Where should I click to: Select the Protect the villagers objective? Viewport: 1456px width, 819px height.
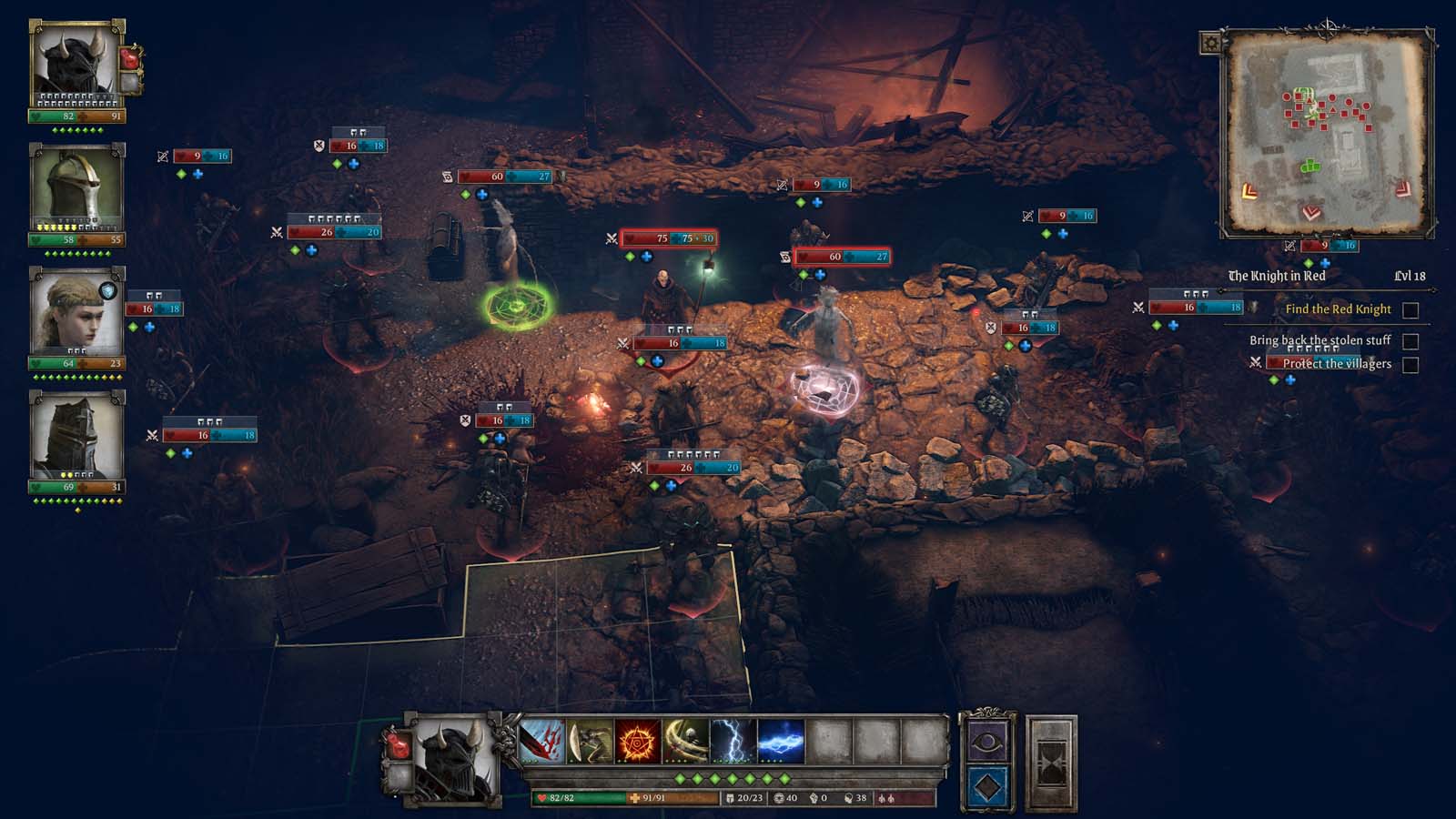tap(1337, 364)
